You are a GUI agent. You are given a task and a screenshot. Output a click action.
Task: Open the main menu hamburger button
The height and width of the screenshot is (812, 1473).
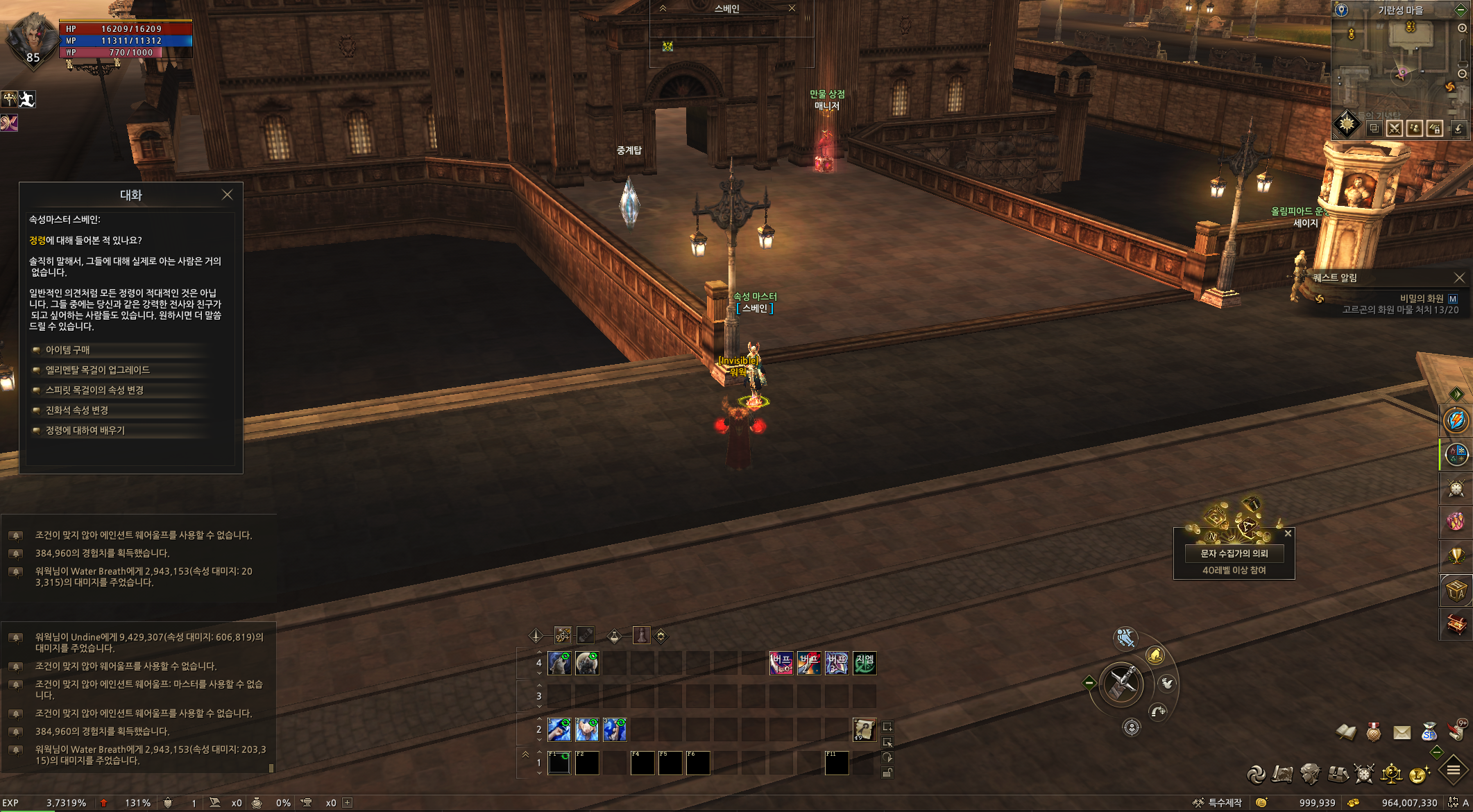pyautogui.click(x=1453, y=770)
